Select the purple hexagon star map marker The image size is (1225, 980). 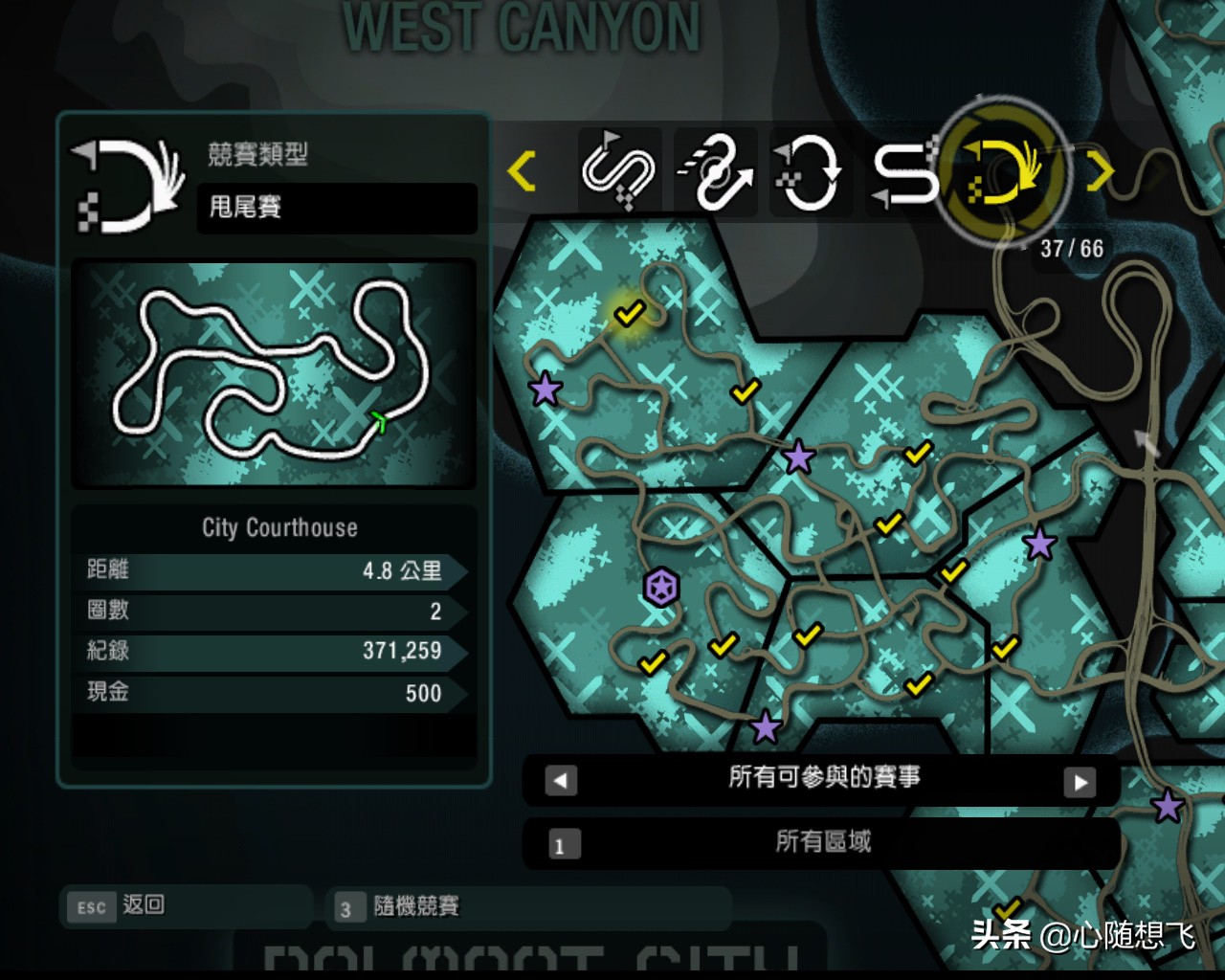[661, 587]
